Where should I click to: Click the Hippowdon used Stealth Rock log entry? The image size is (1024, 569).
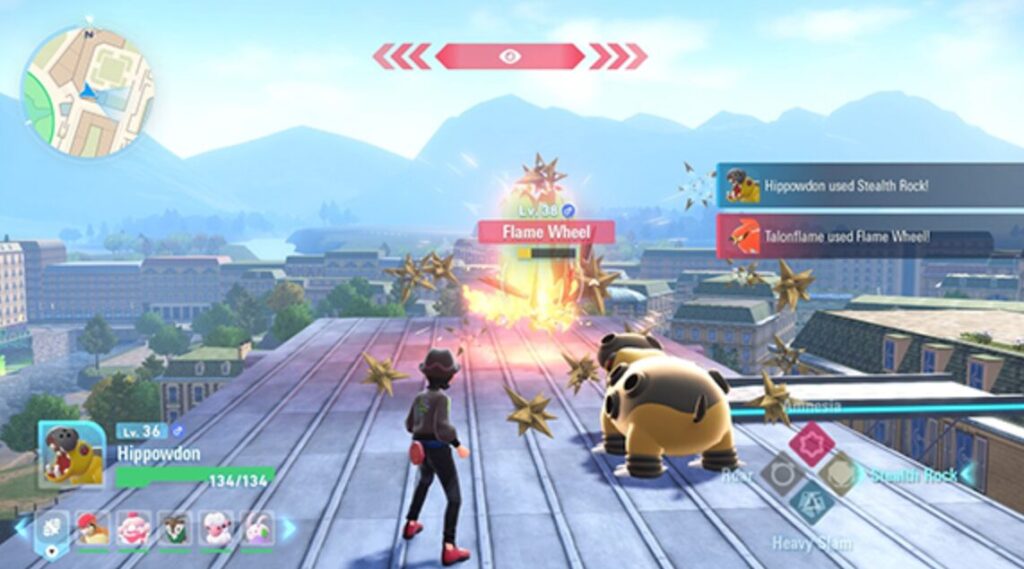[868, 186]
